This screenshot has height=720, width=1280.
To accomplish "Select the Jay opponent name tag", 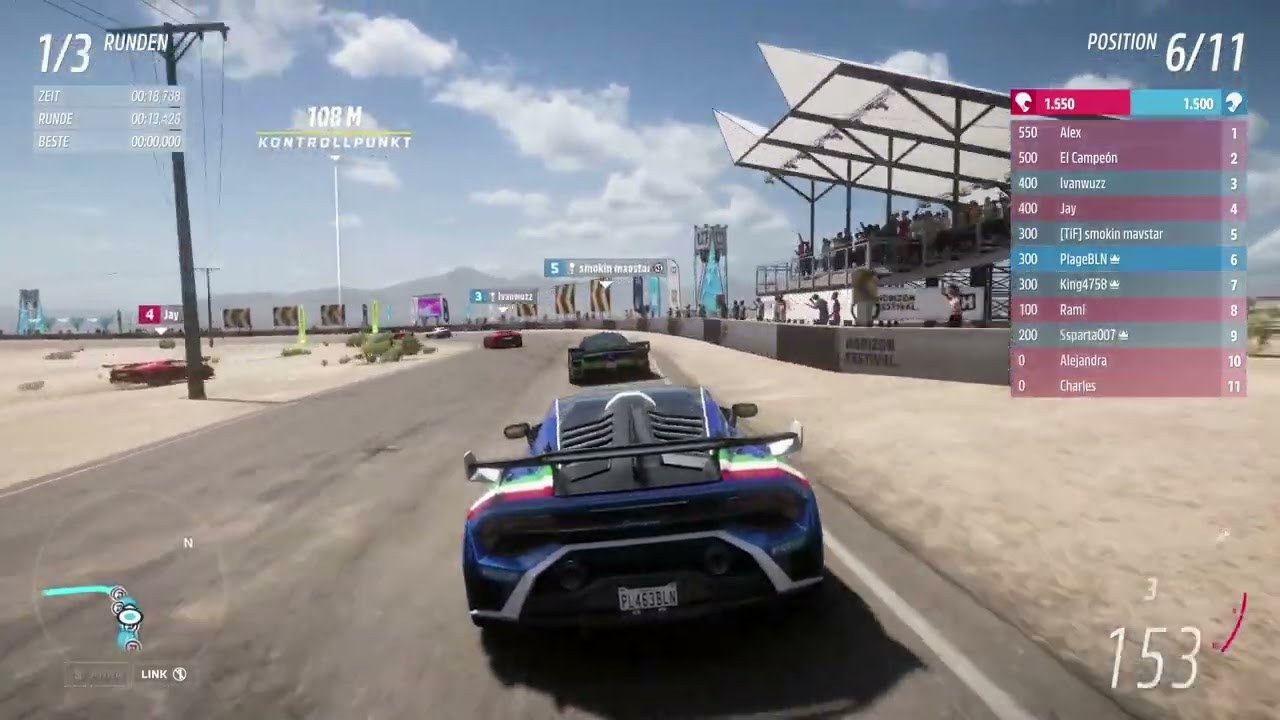I will (160, 314).
